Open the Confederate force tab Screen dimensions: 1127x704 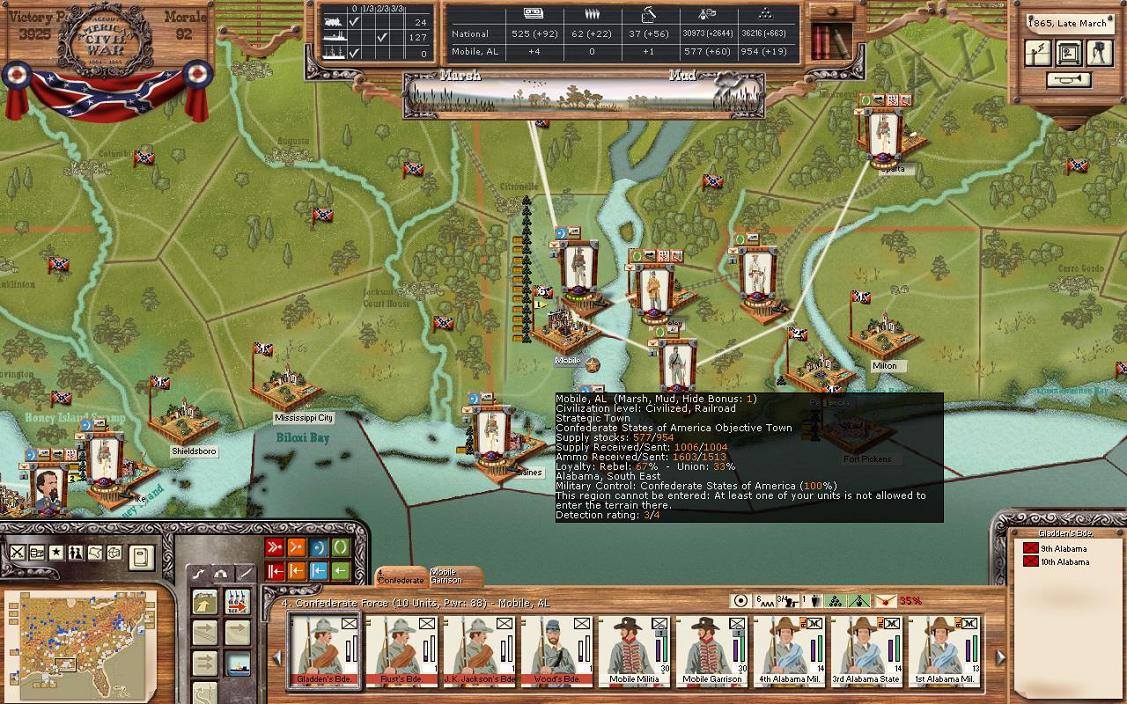click(401, 578)
